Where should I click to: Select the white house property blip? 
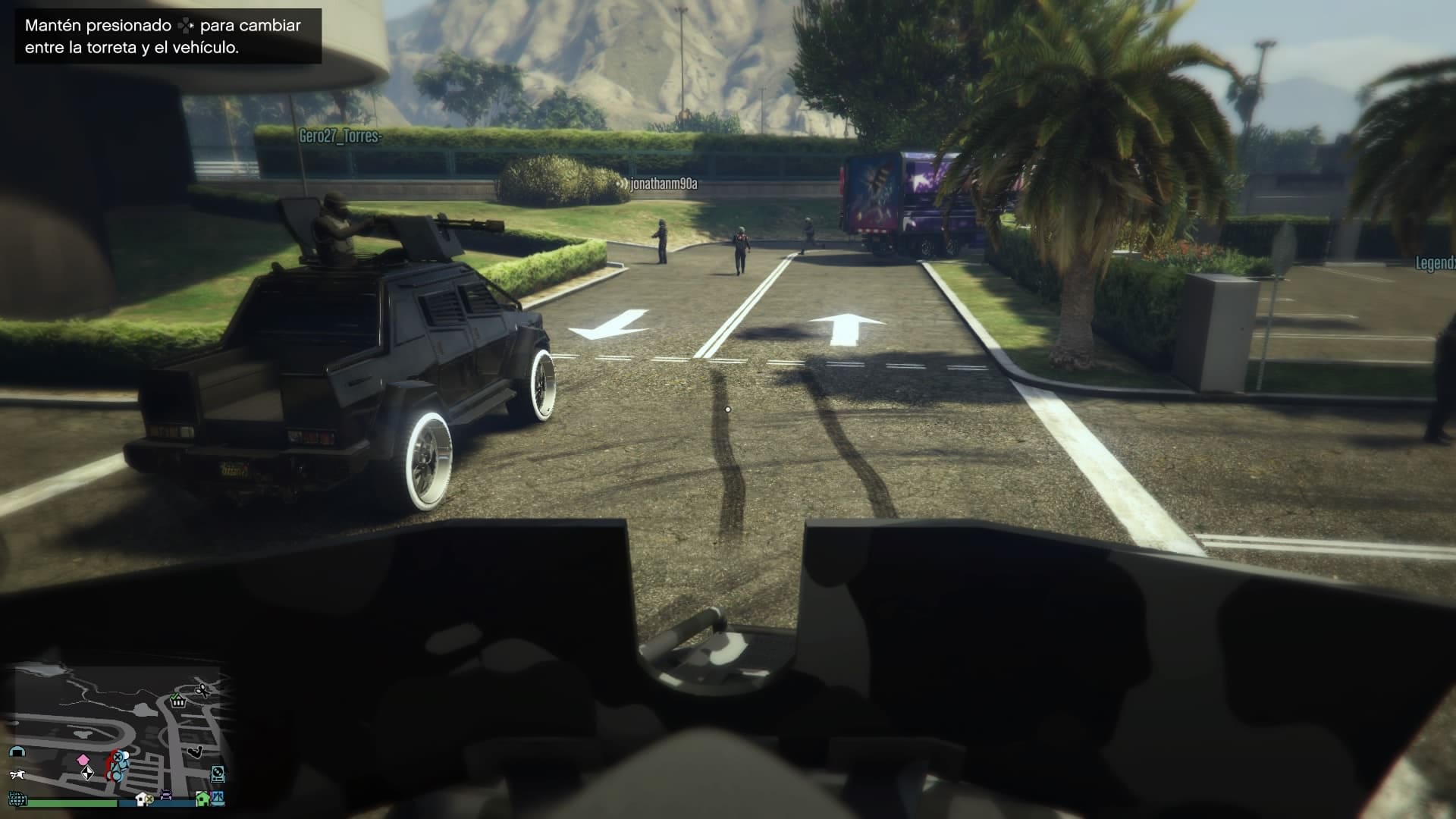click(142, 799)
